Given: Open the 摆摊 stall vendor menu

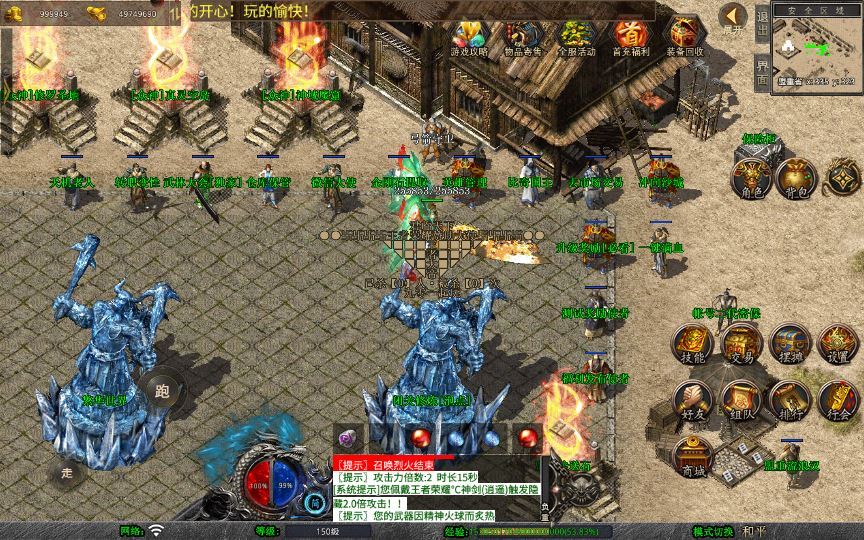Looking at the screenshot, I should click(789, 343).
